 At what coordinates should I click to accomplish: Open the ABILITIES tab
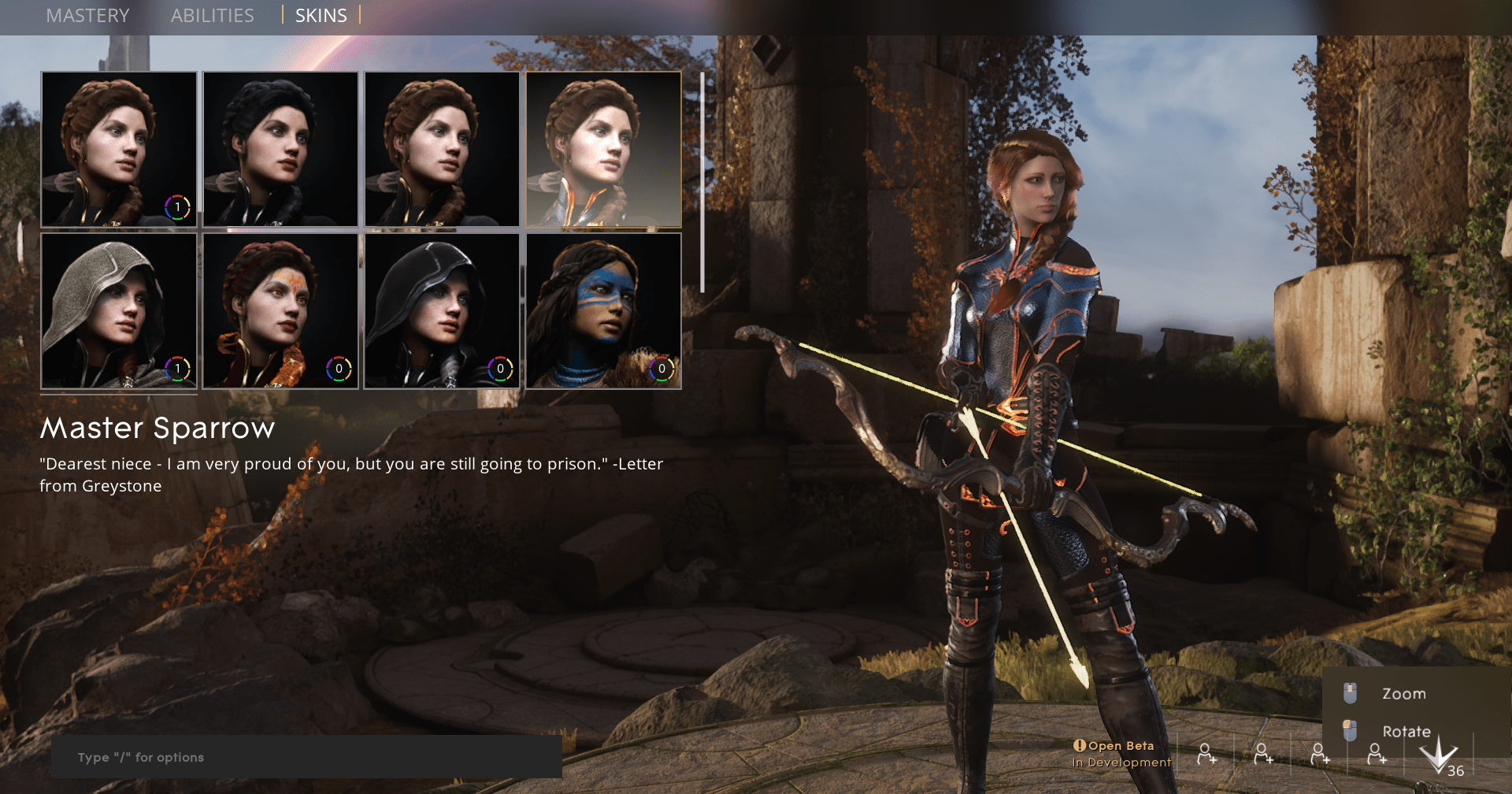213,16
